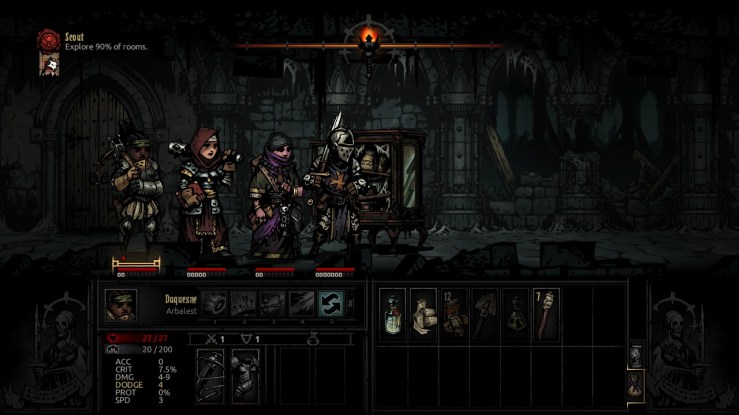Open the Scout quest objective seal
This screenshot has height=415, width=739.
tap(47, 41)
